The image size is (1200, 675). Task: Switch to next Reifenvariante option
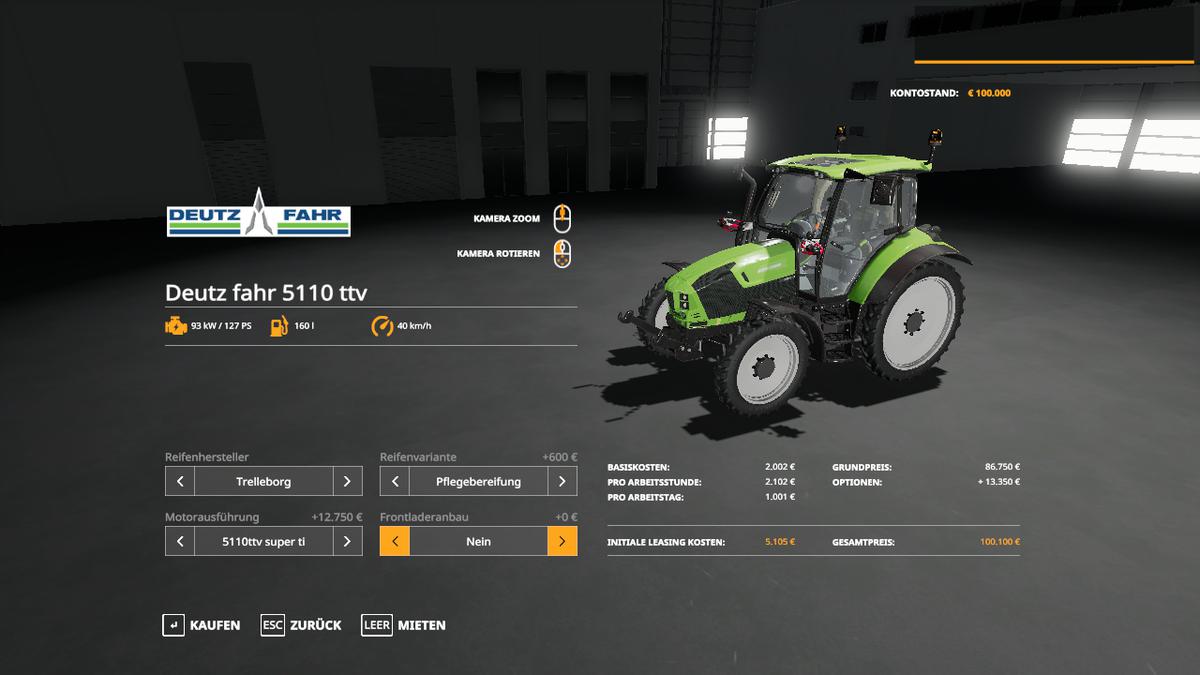click(562, 481)
